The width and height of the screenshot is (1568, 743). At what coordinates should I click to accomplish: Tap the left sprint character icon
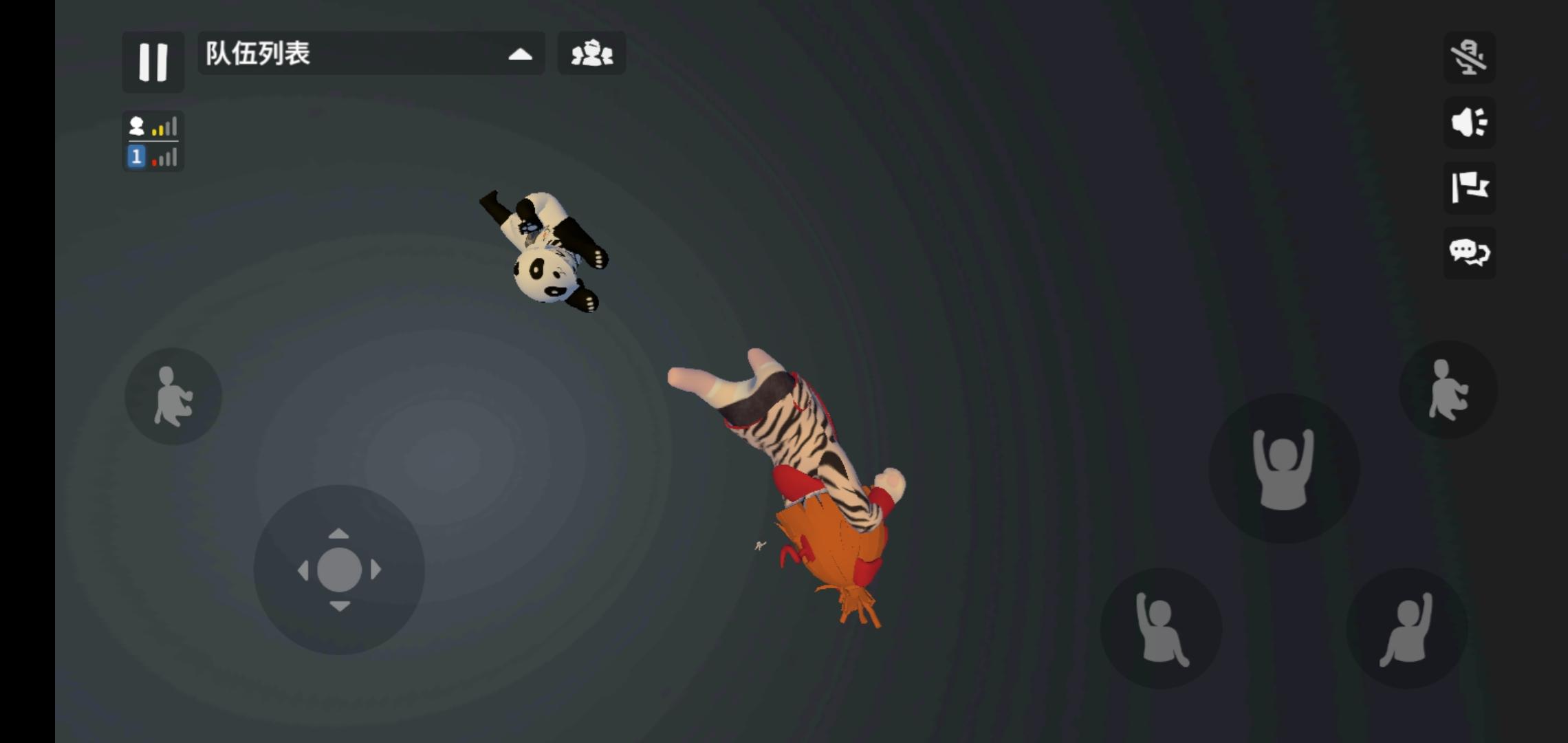pyautogui.click(x=173, y=396)
